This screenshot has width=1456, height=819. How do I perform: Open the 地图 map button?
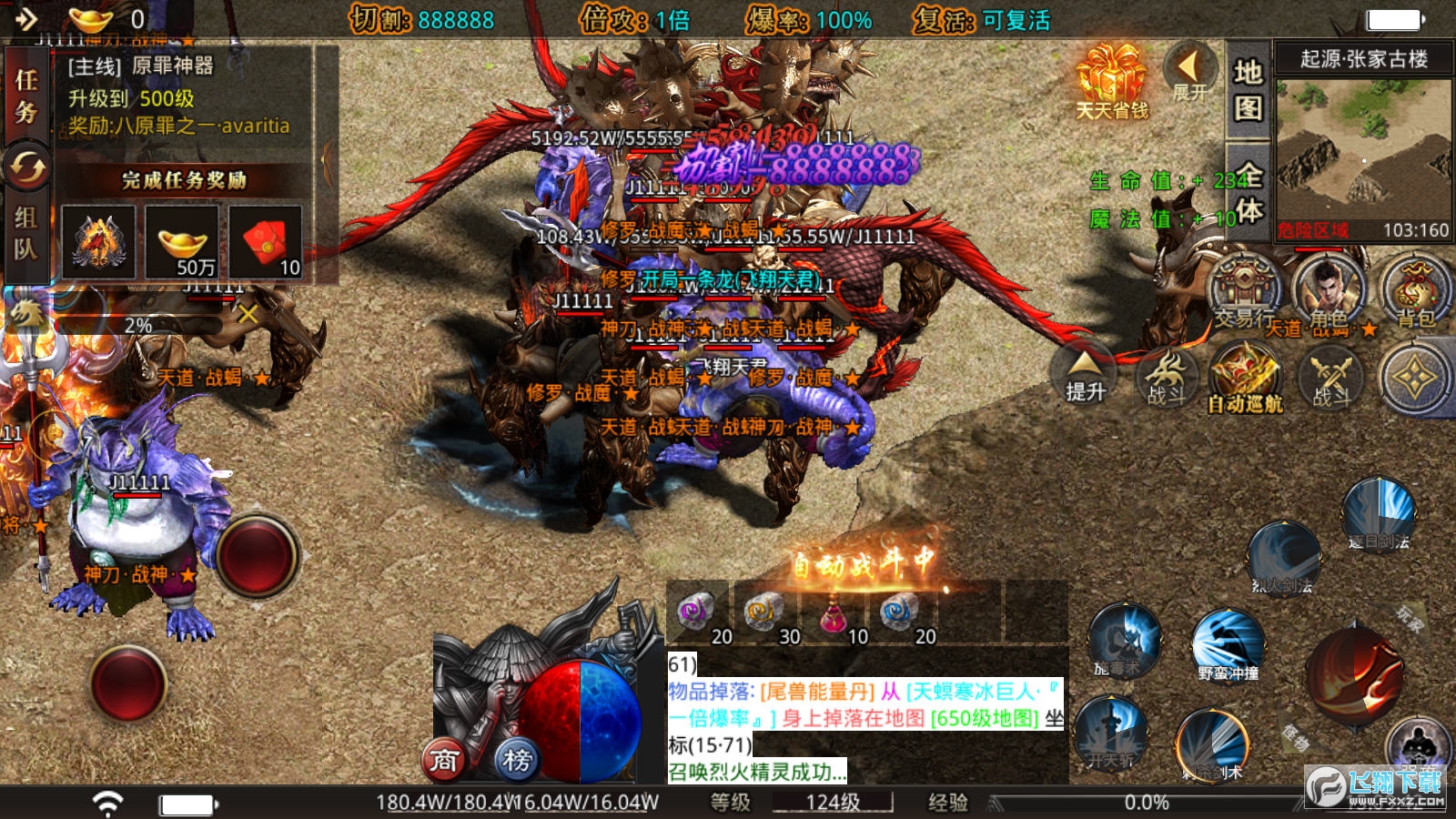1248,89
